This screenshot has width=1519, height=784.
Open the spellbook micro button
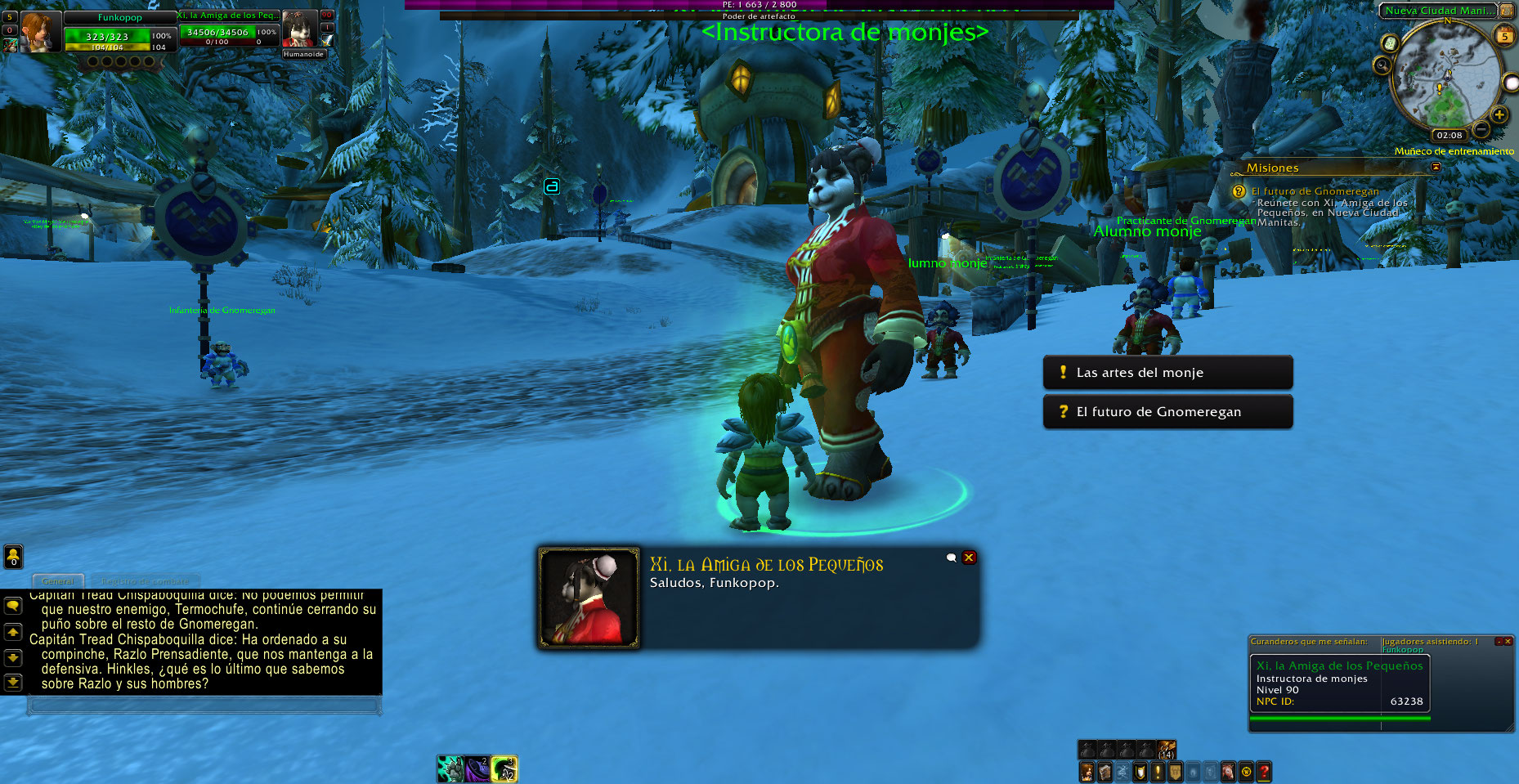coord(1105,772)
